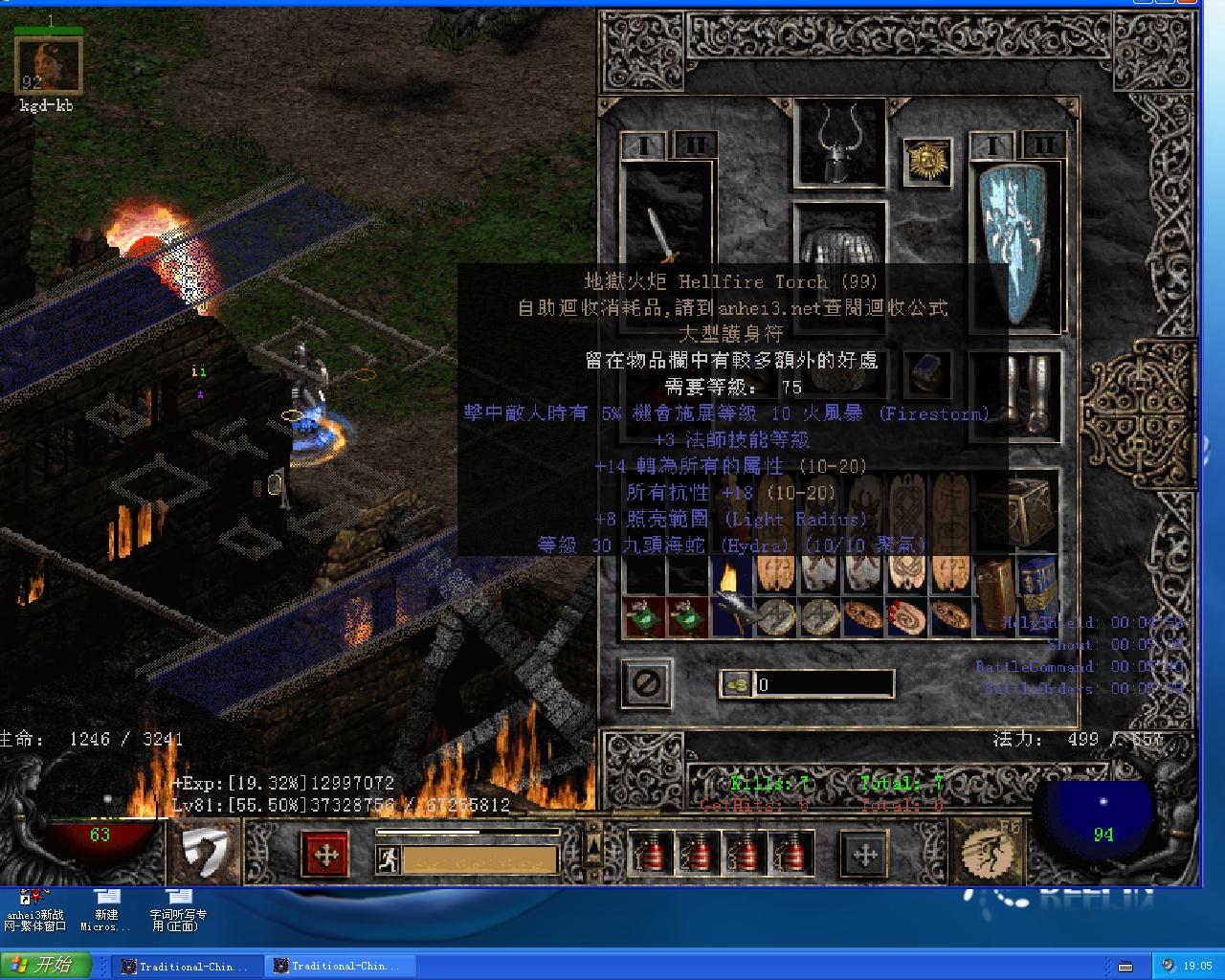Open the Windows Start menu
Screen dimensions: 1225x980
[x=46, y=965]
